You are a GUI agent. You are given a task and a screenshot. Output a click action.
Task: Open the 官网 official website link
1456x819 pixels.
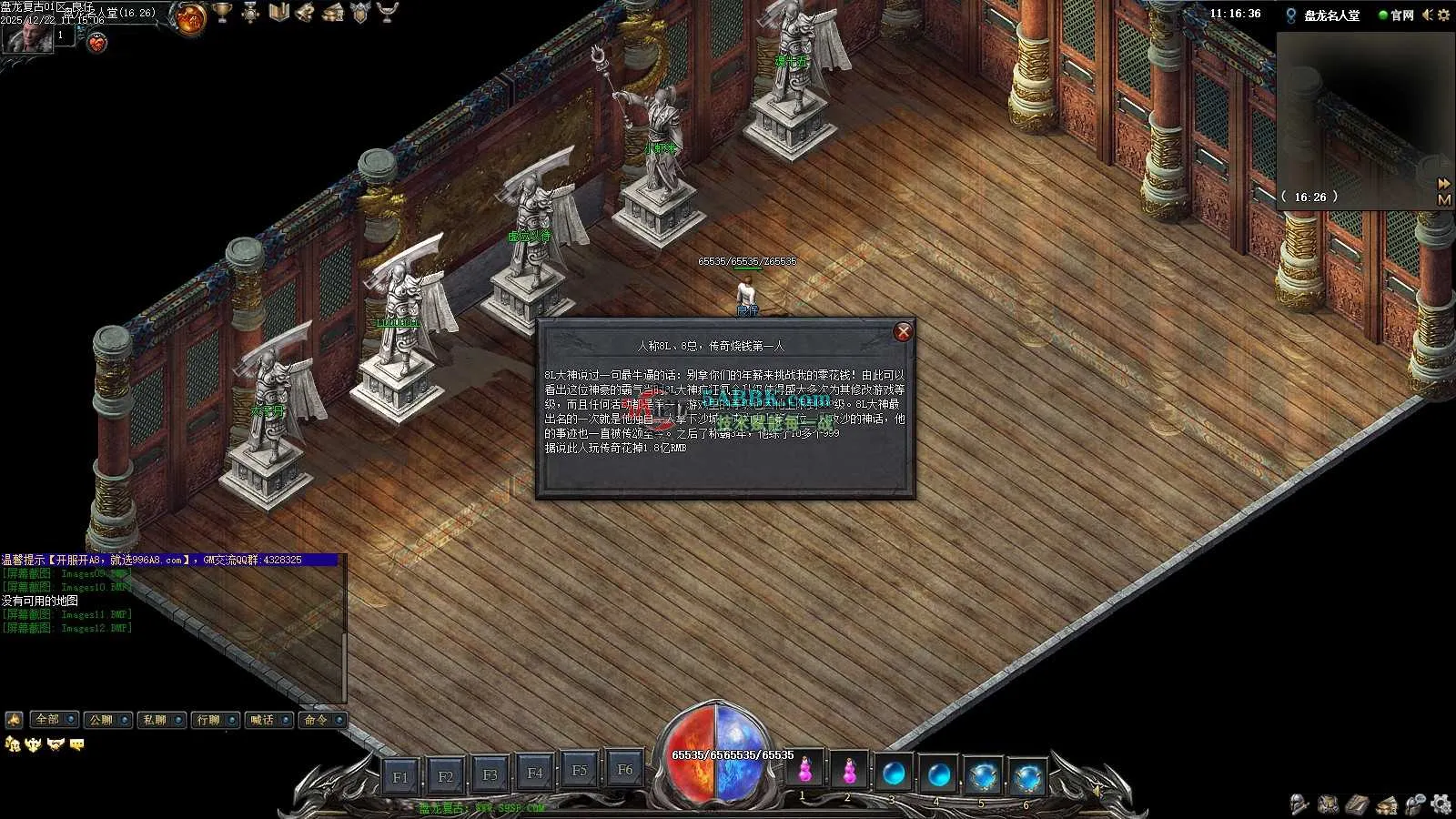(x=1397, y=15)
